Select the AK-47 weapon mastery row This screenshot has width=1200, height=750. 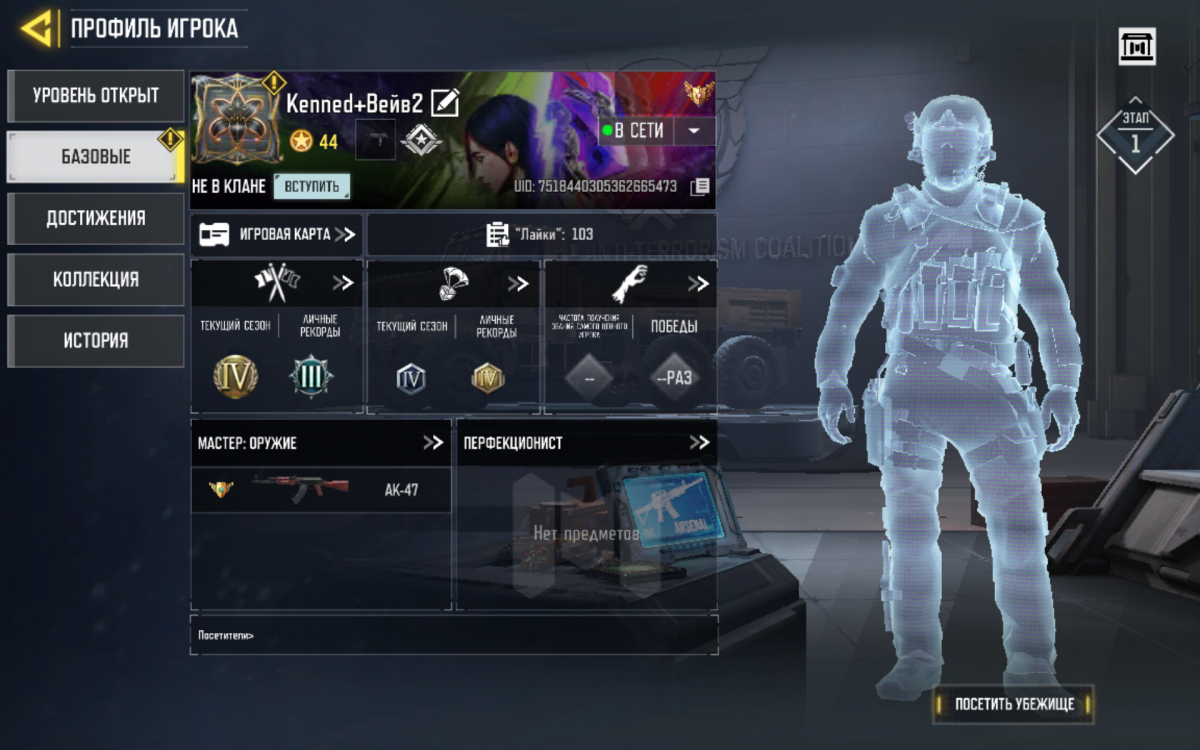(321, 490)
